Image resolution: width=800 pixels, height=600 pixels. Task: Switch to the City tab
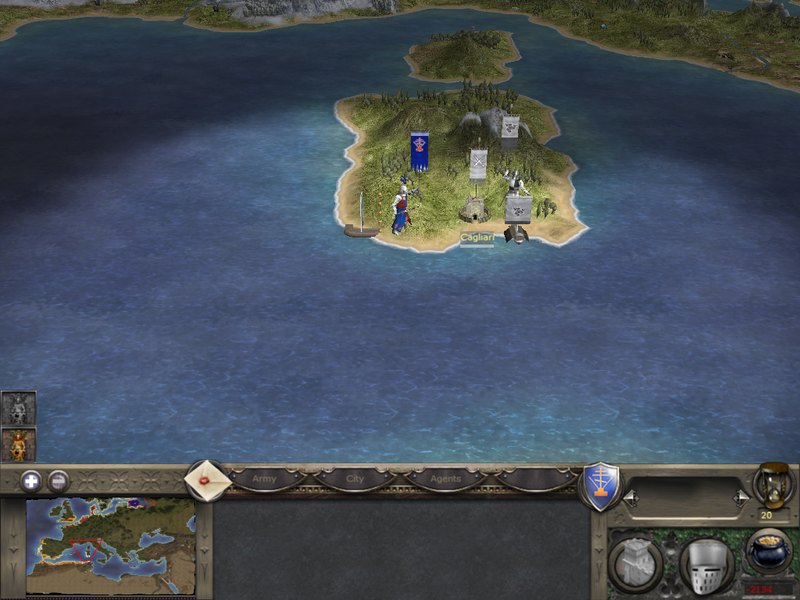click(x=355, y=479)
